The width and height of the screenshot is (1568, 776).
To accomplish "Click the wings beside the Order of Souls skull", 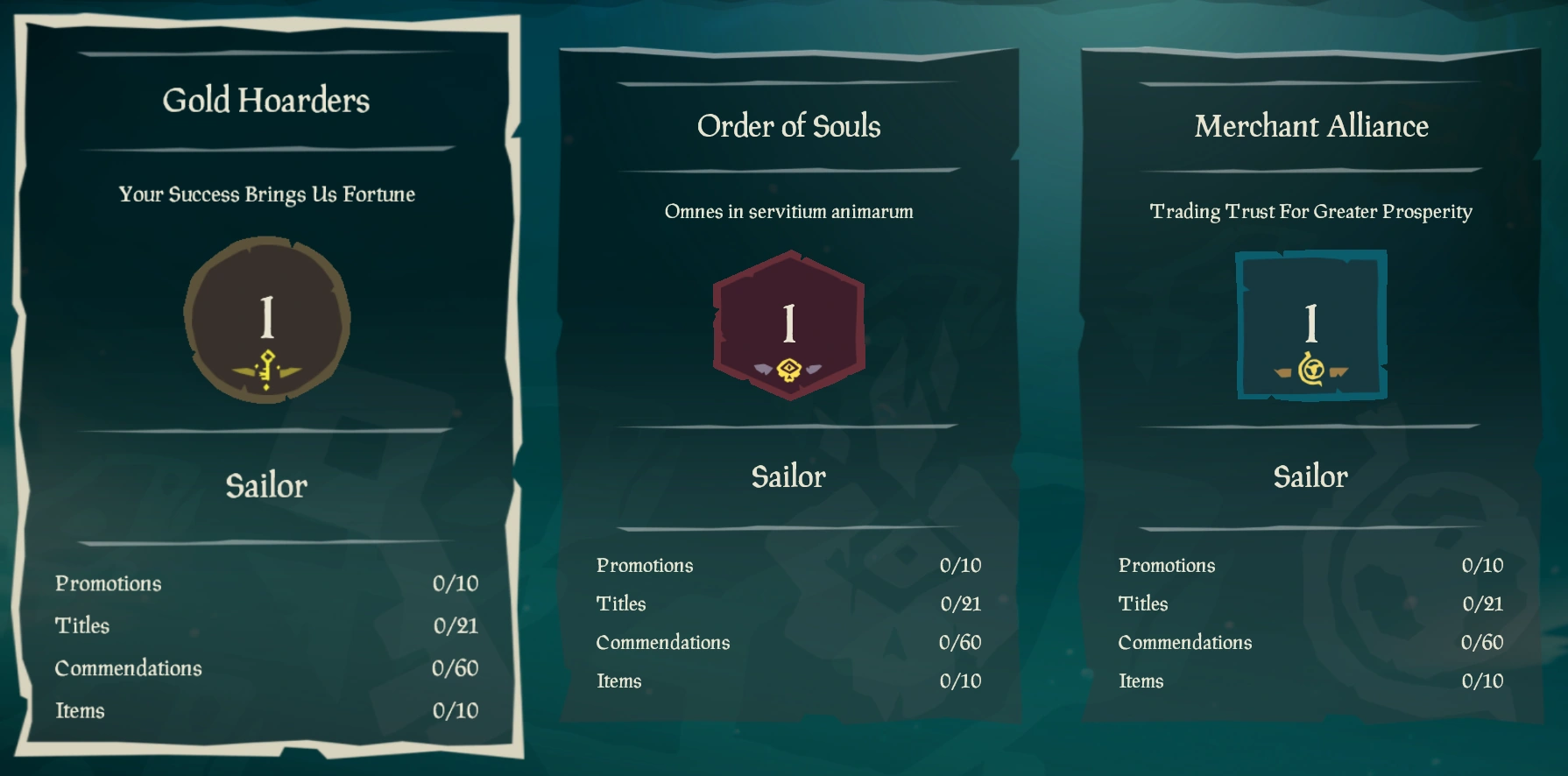I will (762, 369).
